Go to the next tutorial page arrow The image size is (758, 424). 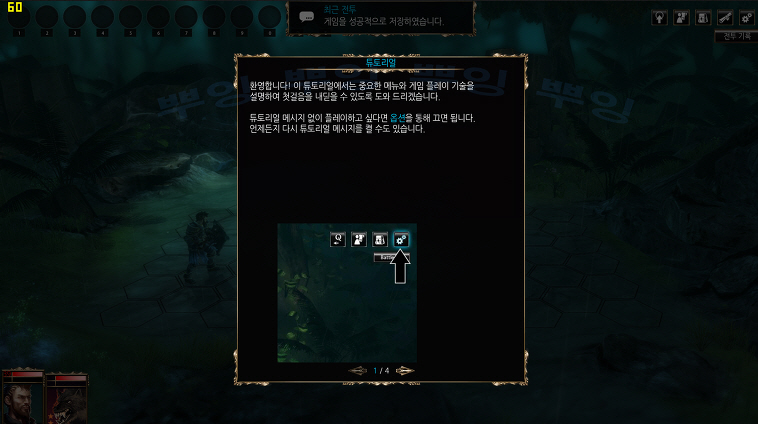click(405, 370)
